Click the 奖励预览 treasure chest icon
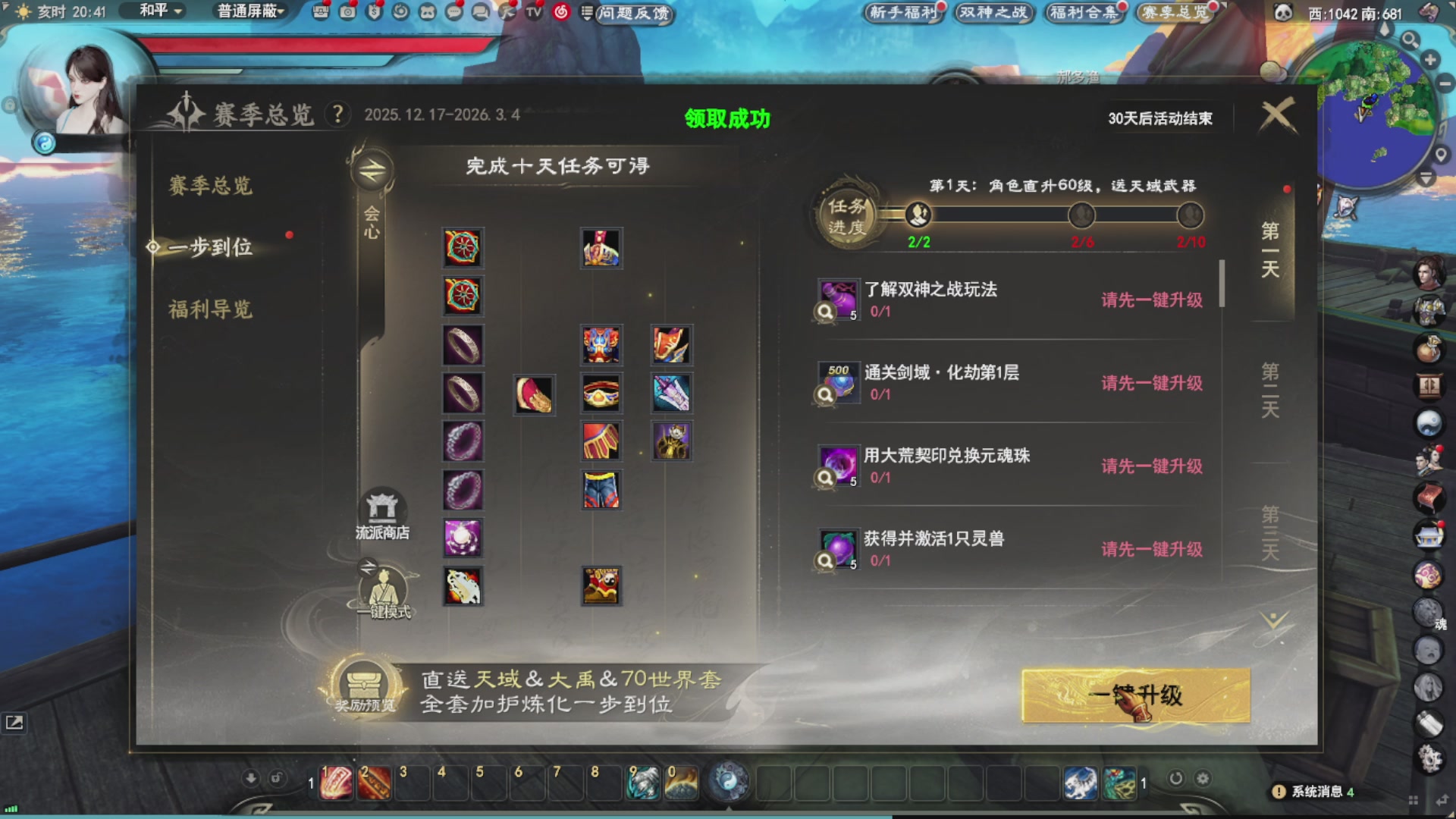The height and width of the screenshot is (819, 1456). [363, 683]
